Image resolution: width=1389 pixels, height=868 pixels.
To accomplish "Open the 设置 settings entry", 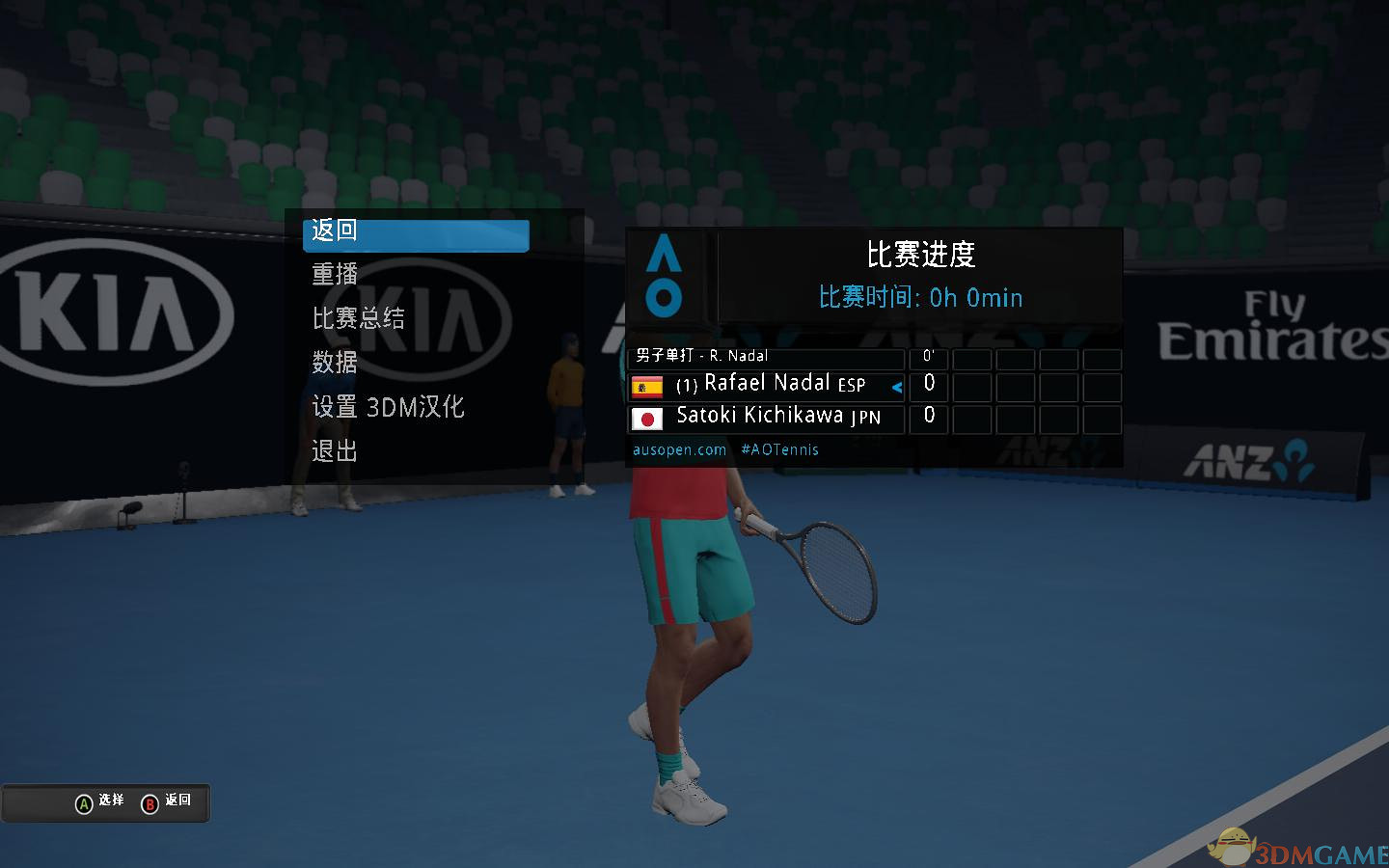I will [x=388, y=407].
